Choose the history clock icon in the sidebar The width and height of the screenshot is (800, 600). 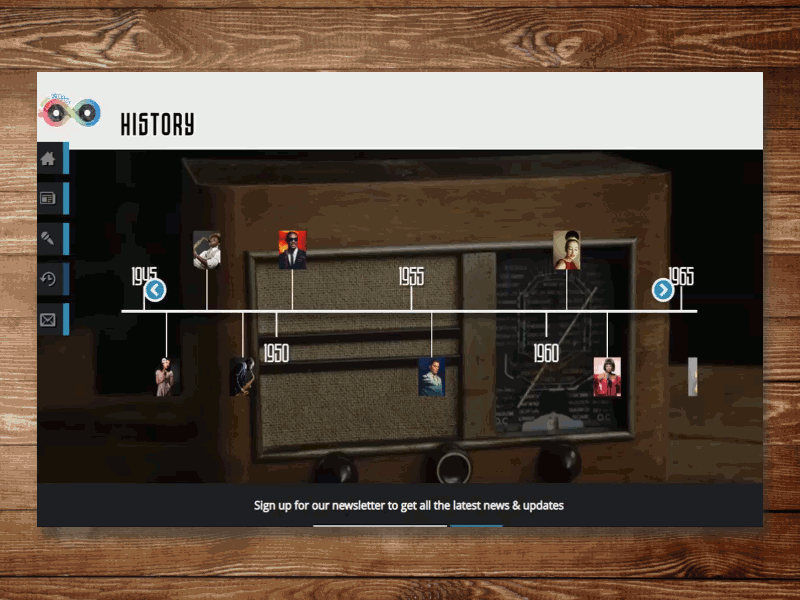click(48, 279)
